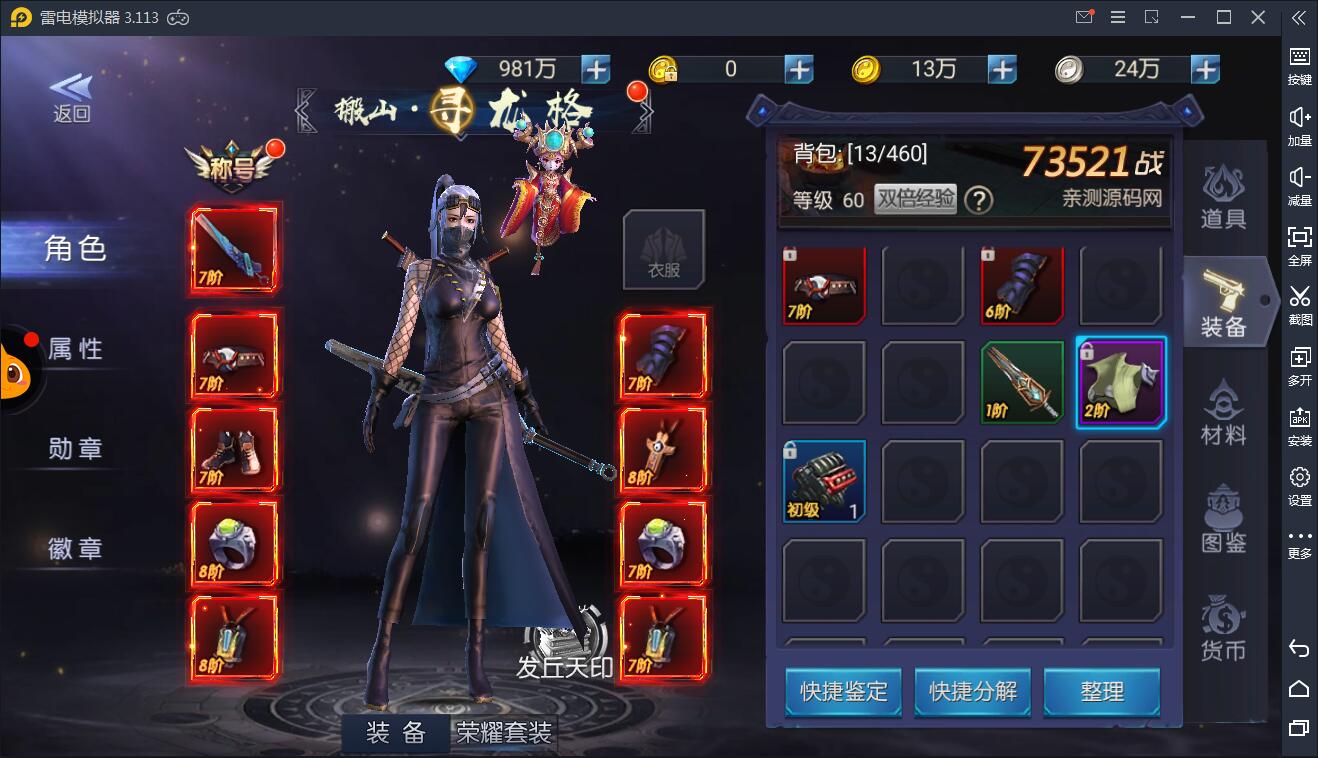1318x758 pixels.
Task: View the 货币 currency panel
Action: [1222, 630]
